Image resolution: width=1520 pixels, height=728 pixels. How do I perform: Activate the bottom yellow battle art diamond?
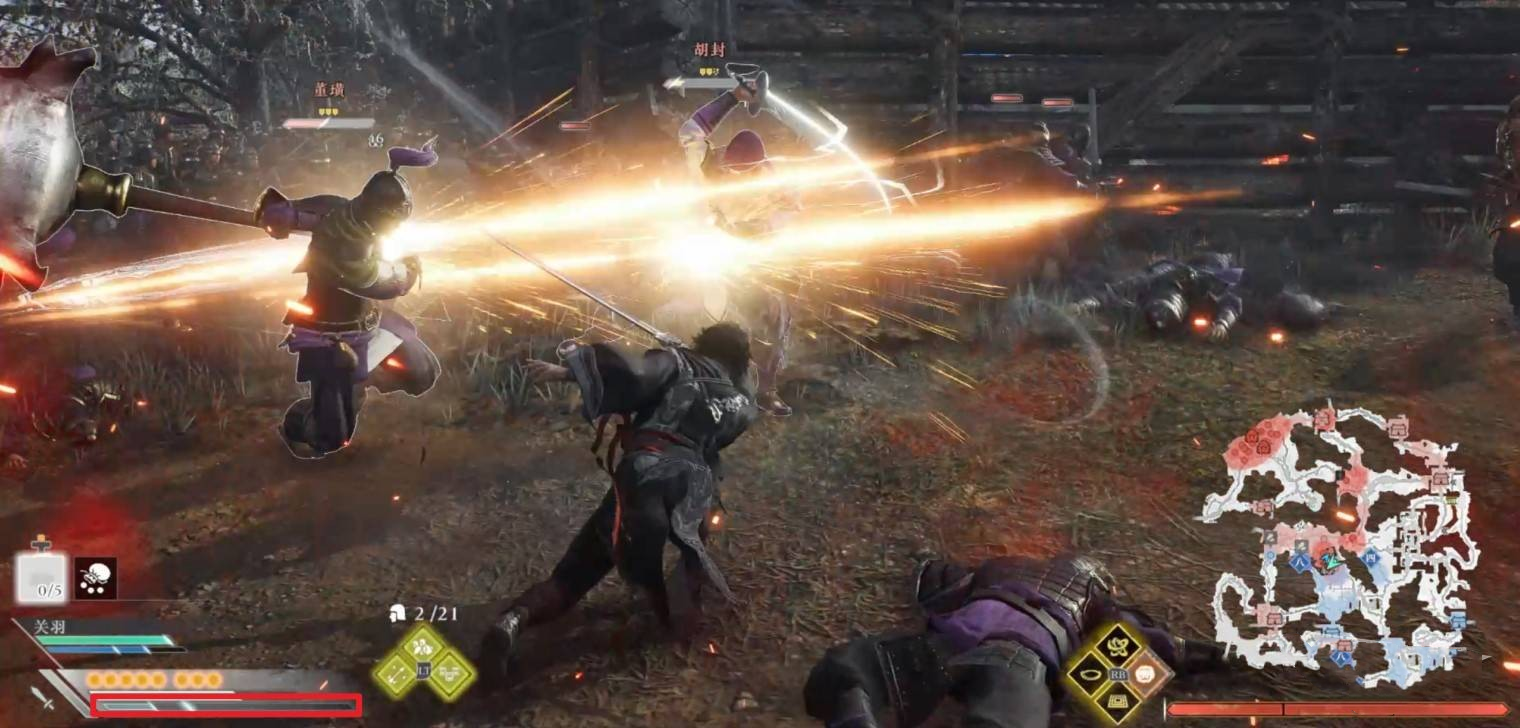[1118, 702]
